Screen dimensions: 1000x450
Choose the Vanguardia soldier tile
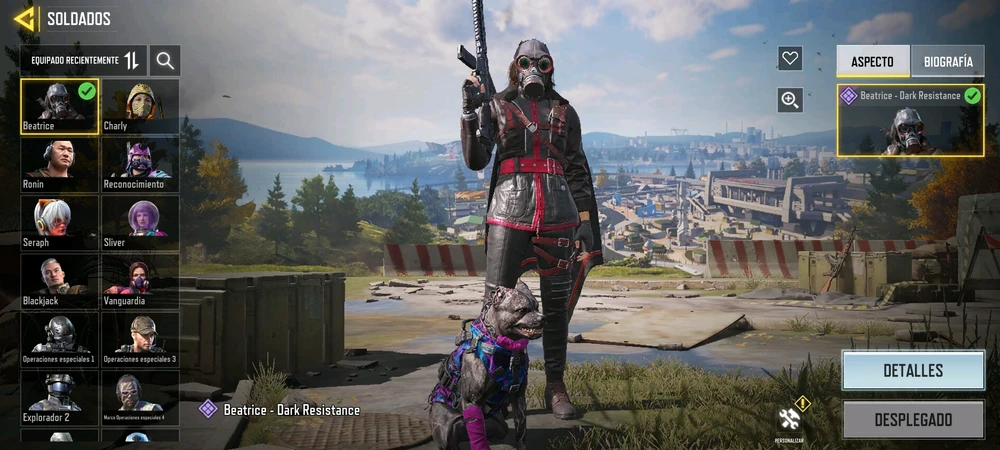[140, 281]
